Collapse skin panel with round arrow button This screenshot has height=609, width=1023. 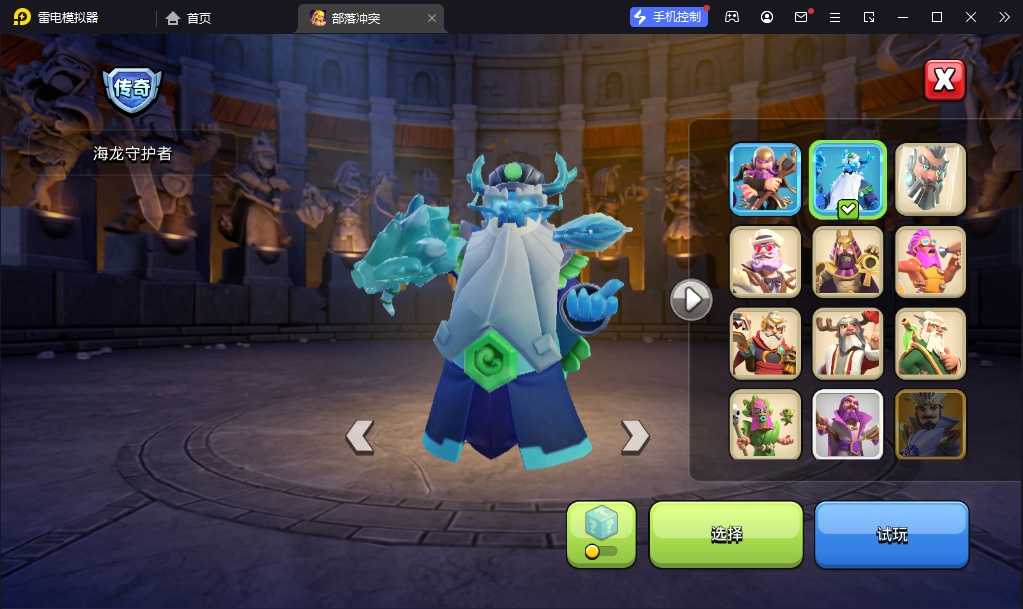(x=690, y=298)
